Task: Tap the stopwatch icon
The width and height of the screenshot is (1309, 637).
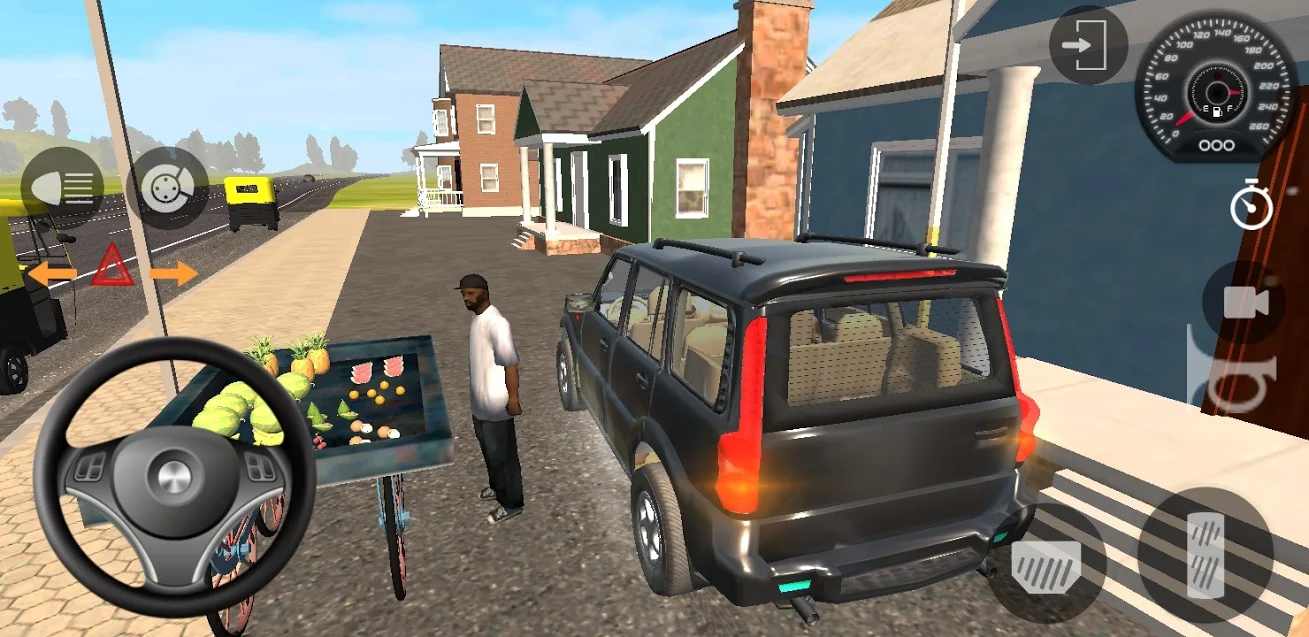Action: click(1251, 205)
